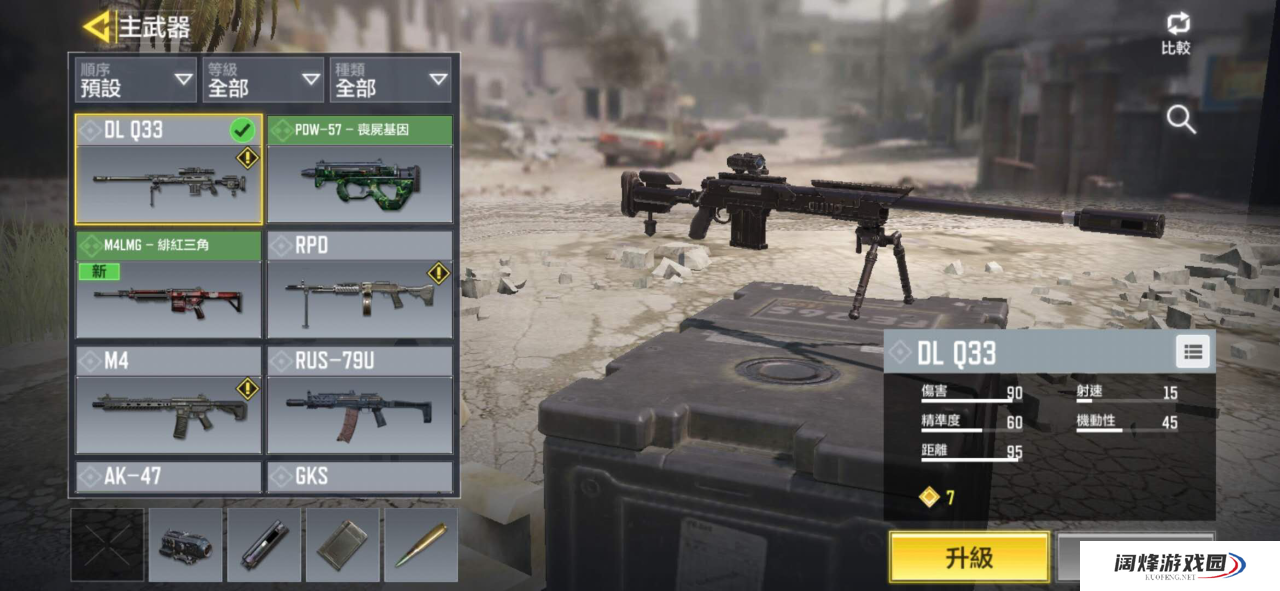Select the M4 assault rifle tile
The height and width of the screenshot is (591, 1280).
(x=168, y=400)
